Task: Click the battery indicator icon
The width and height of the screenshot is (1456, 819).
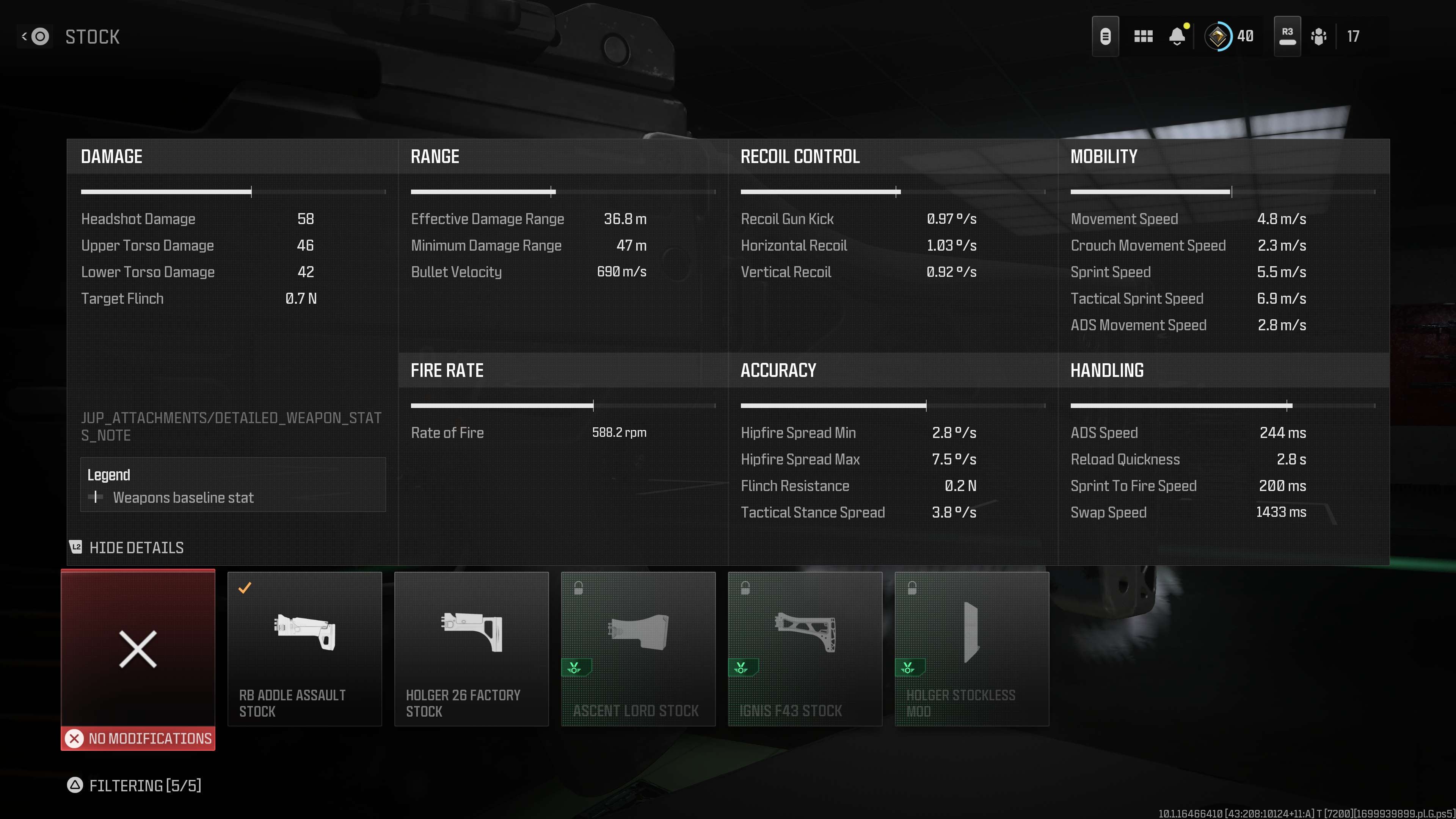Action: pyautogui.click(x=1106, y=36)
